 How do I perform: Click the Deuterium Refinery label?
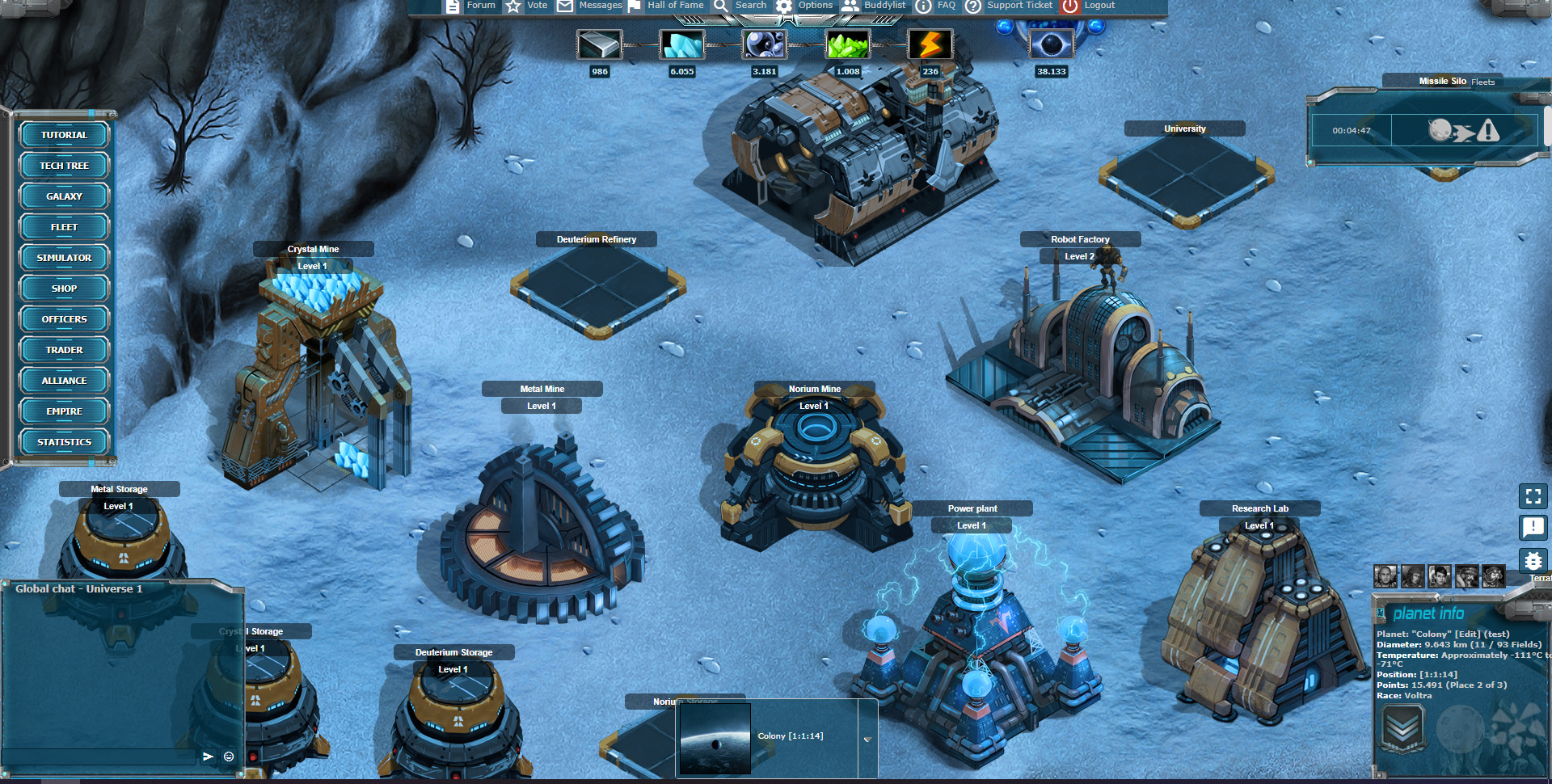coord(596,239)
